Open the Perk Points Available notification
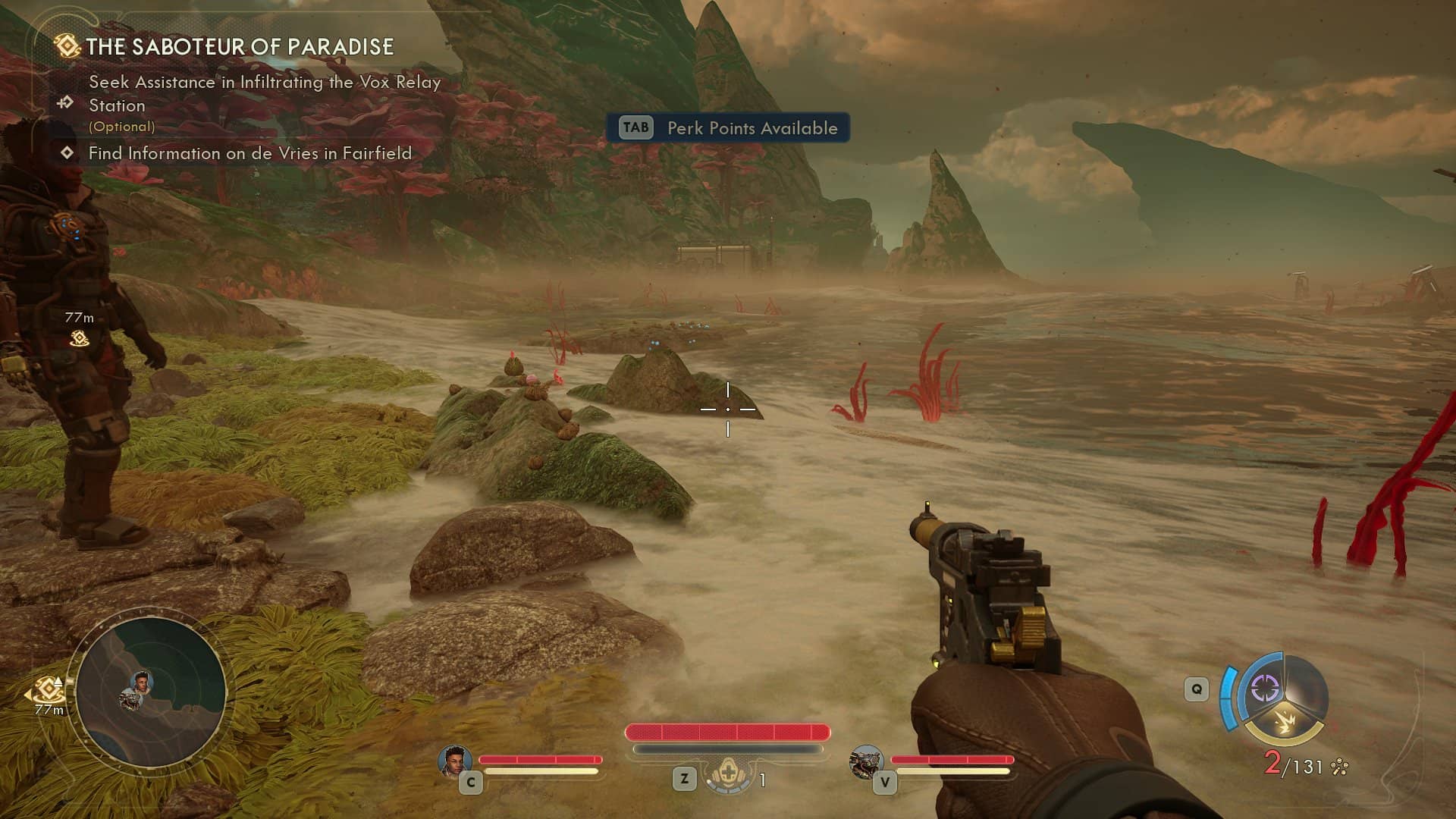Image resolution: width=1456 pixels, height=819 pixels. pos(728,128)
